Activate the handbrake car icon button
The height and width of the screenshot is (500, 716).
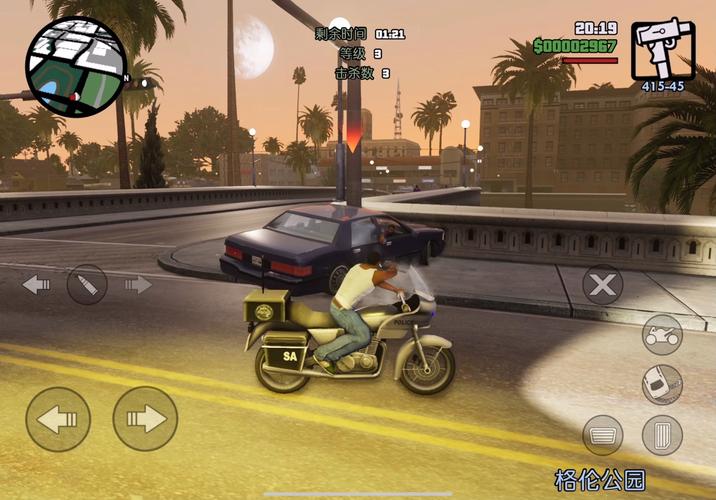click(661, 384)
